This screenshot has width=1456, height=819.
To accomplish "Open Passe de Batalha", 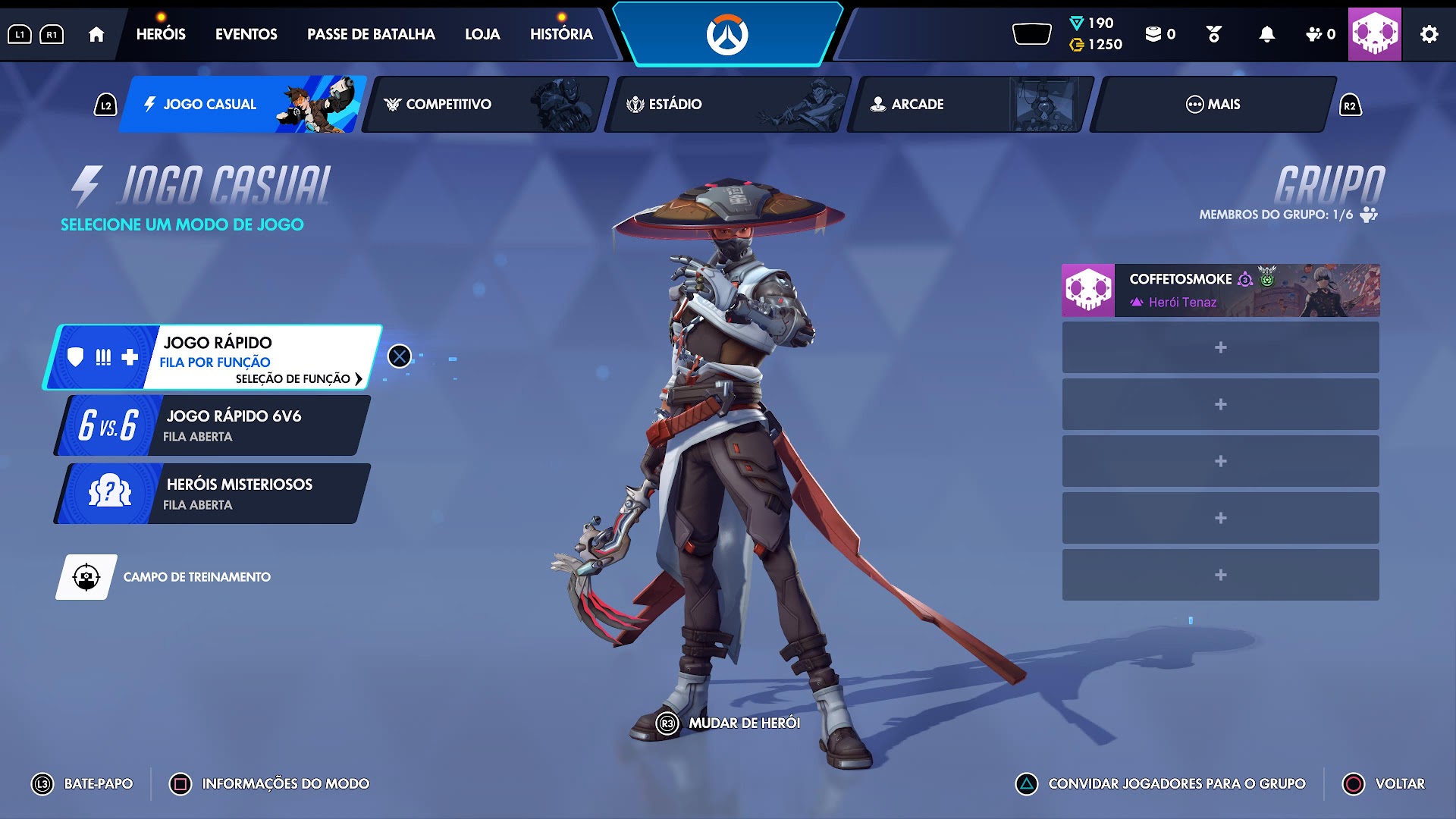I will point(371,34).
